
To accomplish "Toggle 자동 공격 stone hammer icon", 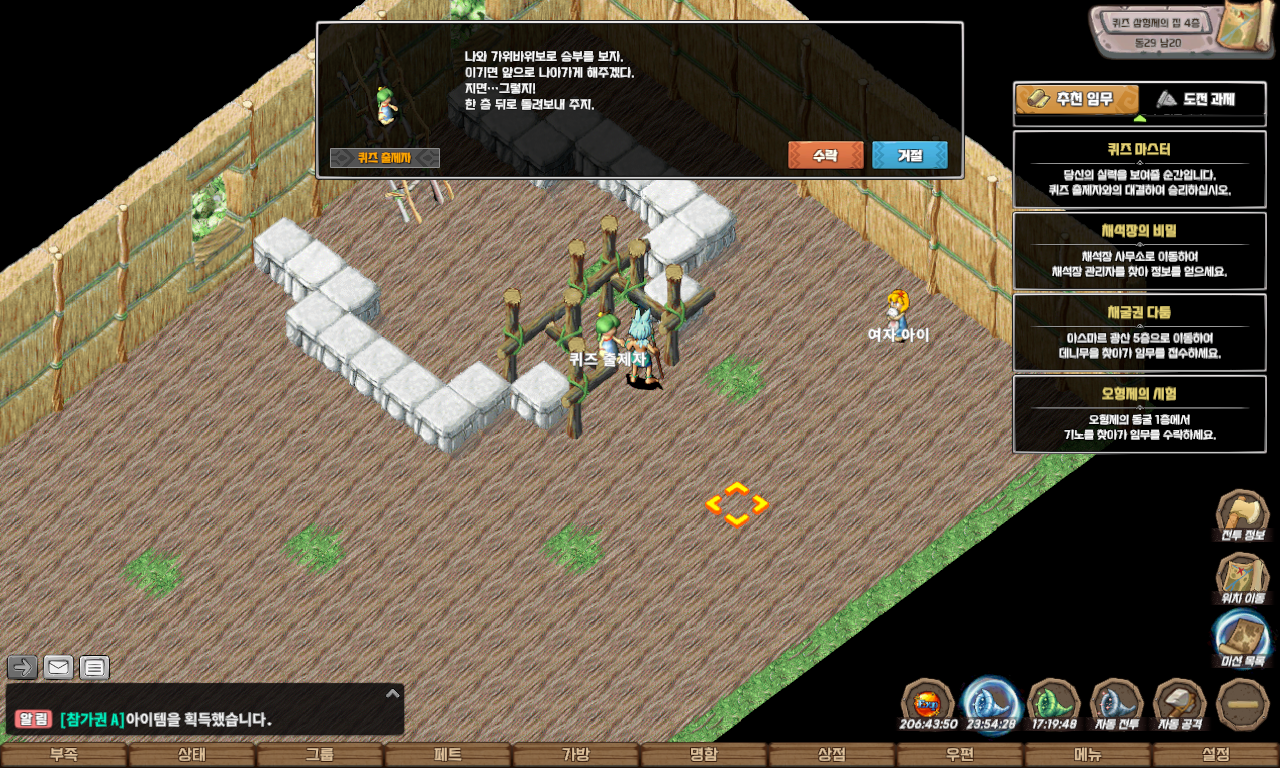I will pos(1180,704).
